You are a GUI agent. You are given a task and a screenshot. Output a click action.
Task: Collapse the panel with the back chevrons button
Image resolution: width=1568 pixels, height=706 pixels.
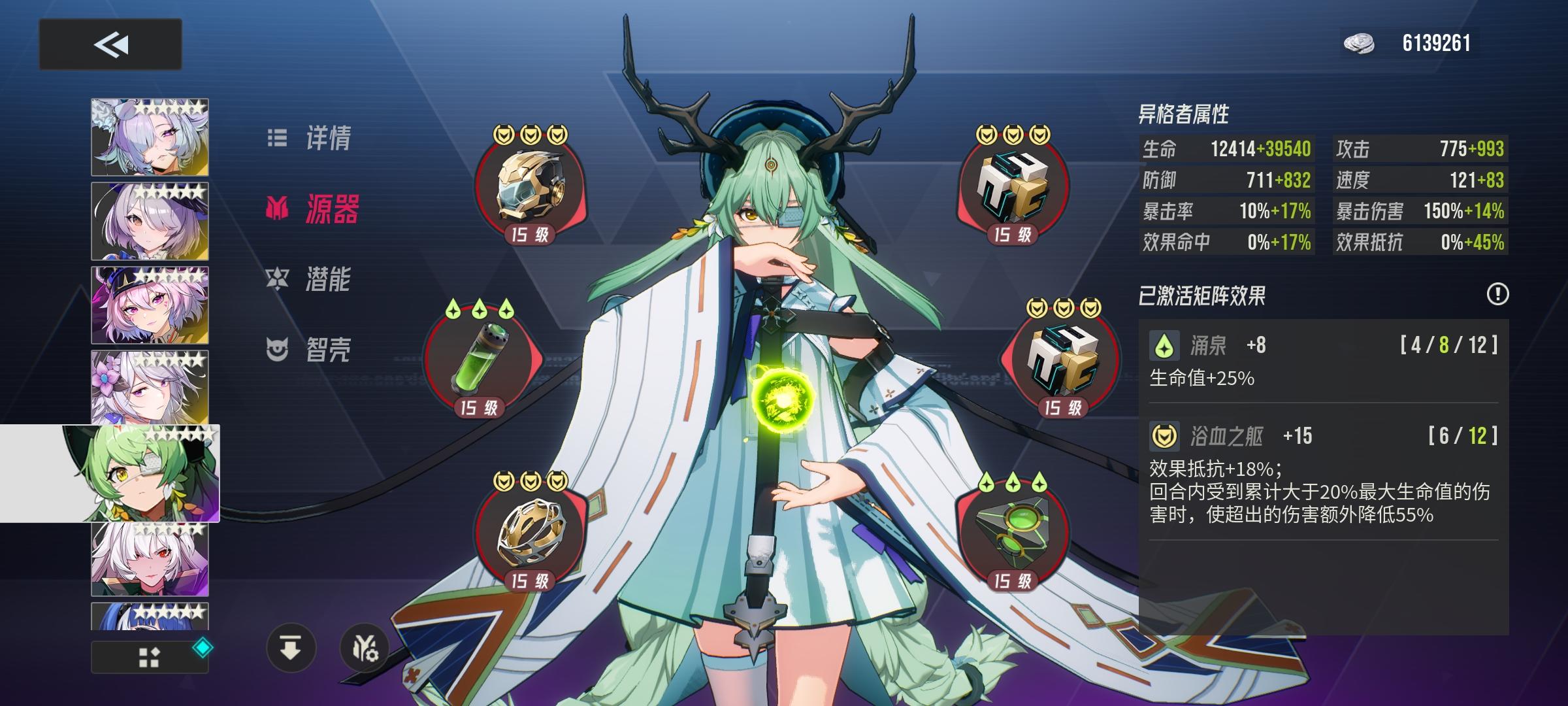110,44
